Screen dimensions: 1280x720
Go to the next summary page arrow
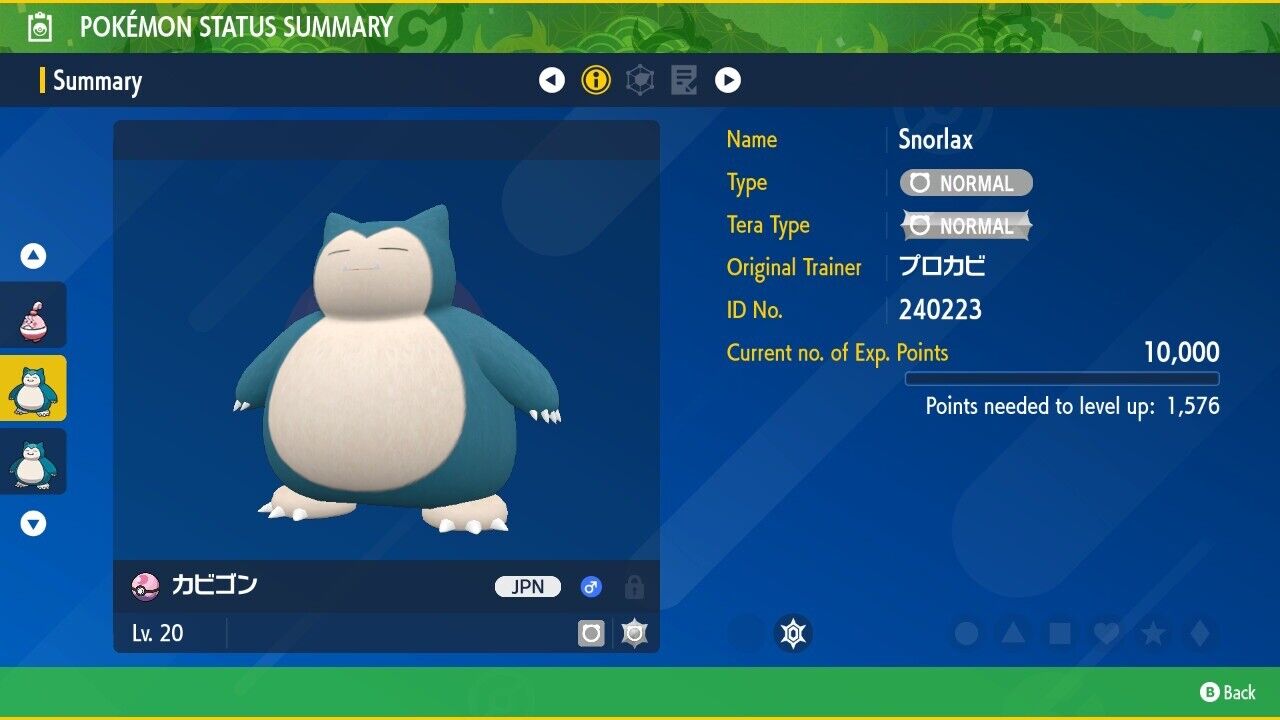pyautogui.click(x=728, y=80)
